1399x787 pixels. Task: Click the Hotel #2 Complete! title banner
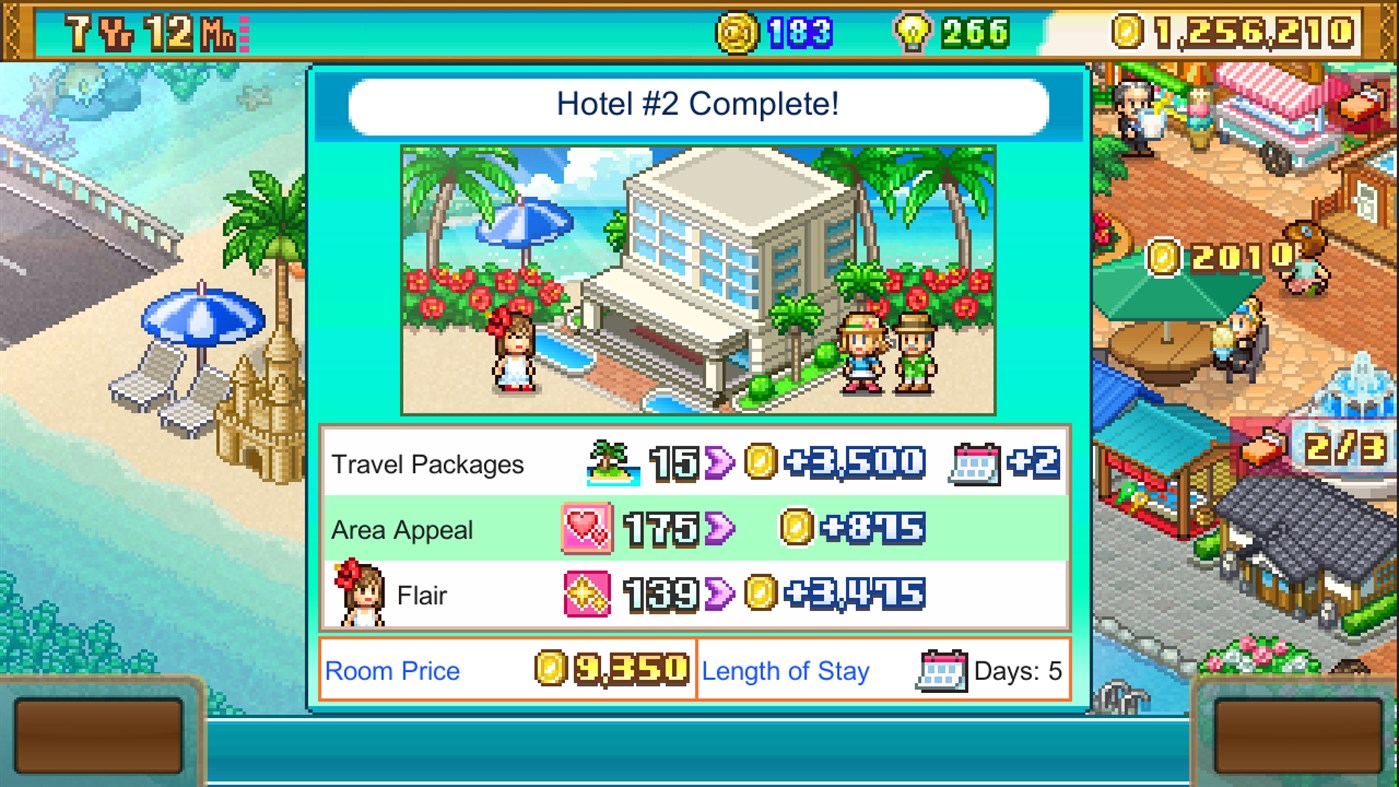click(698, 105)
